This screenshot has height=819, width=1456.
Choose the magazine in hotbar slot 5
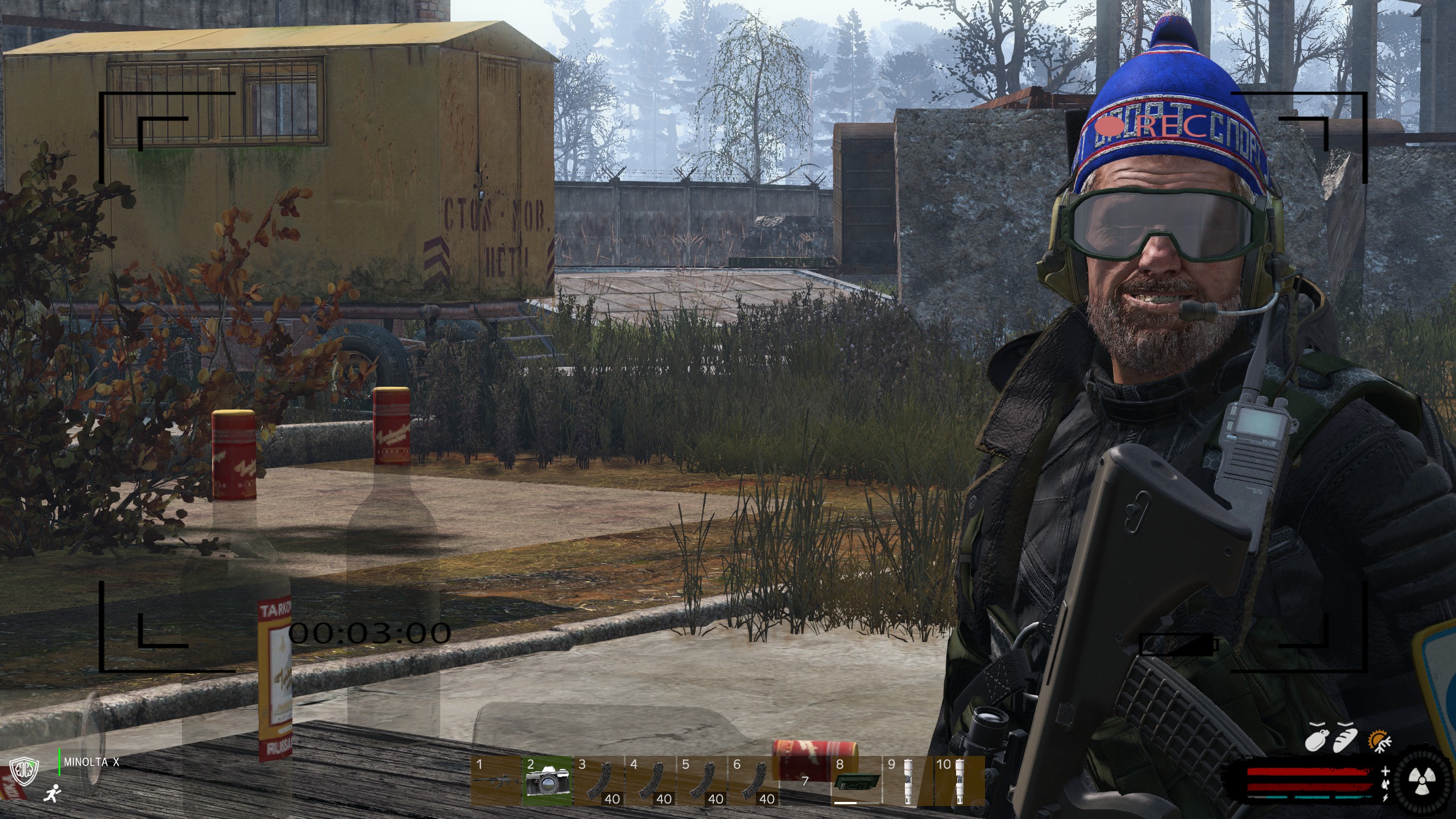pos(702,781)
